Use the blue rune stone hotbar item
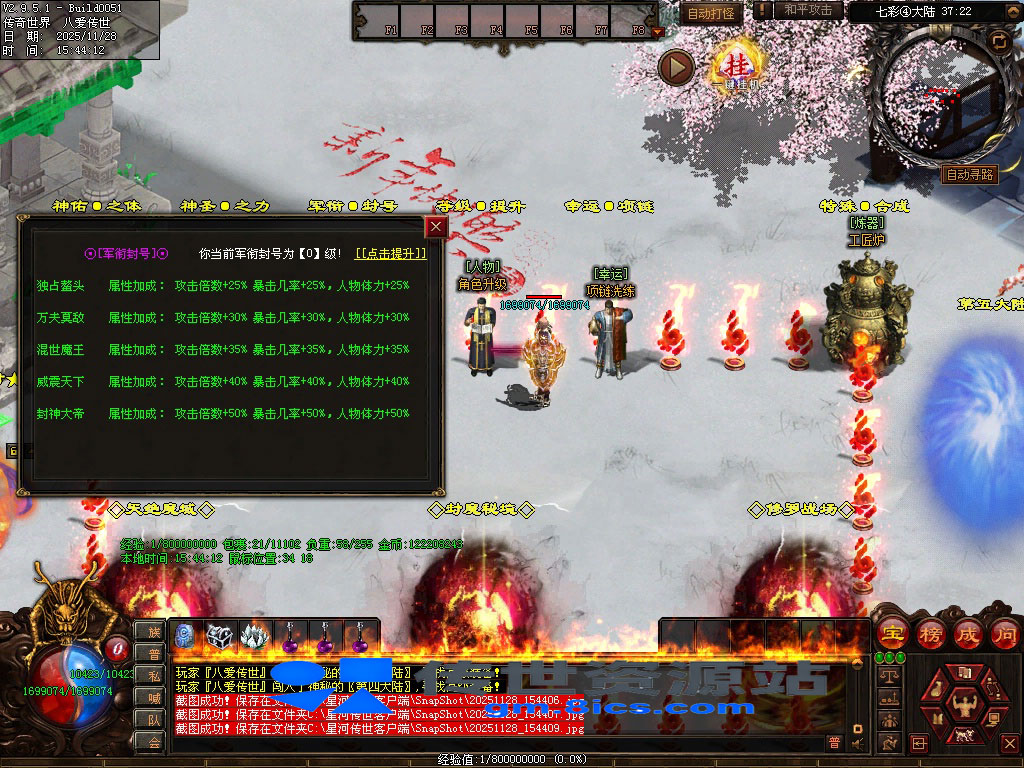The image size is (1024, 768). click(x=186, y=636)
